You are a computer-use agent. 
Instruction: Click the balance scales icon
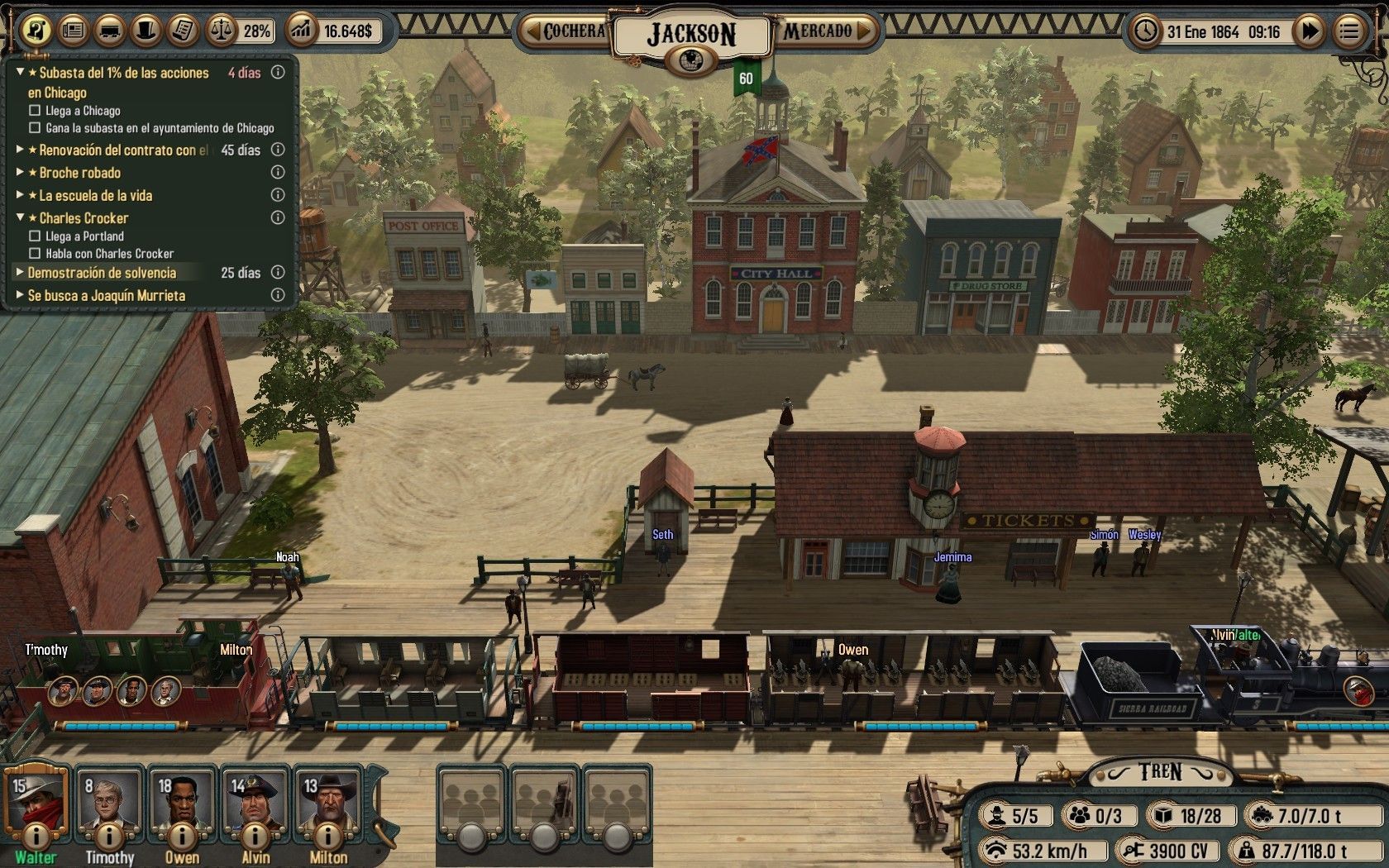pyautogui.click(x=221, y=31)
